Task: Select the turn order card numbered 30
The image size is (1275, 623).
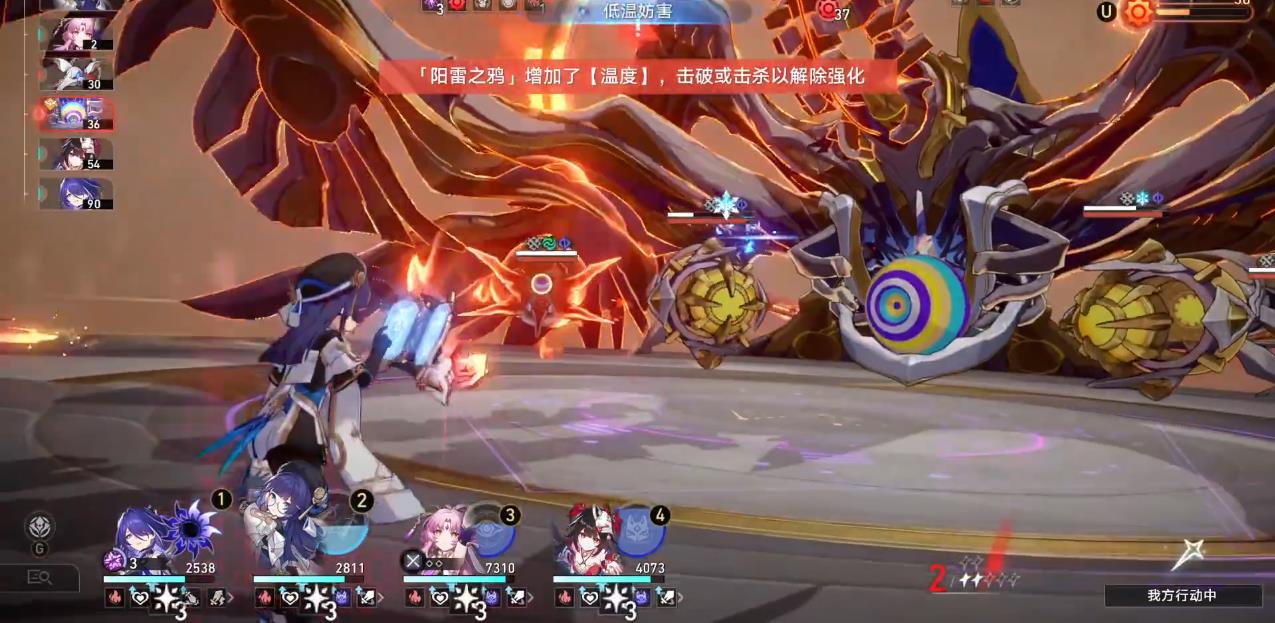Action: (76, 72)
